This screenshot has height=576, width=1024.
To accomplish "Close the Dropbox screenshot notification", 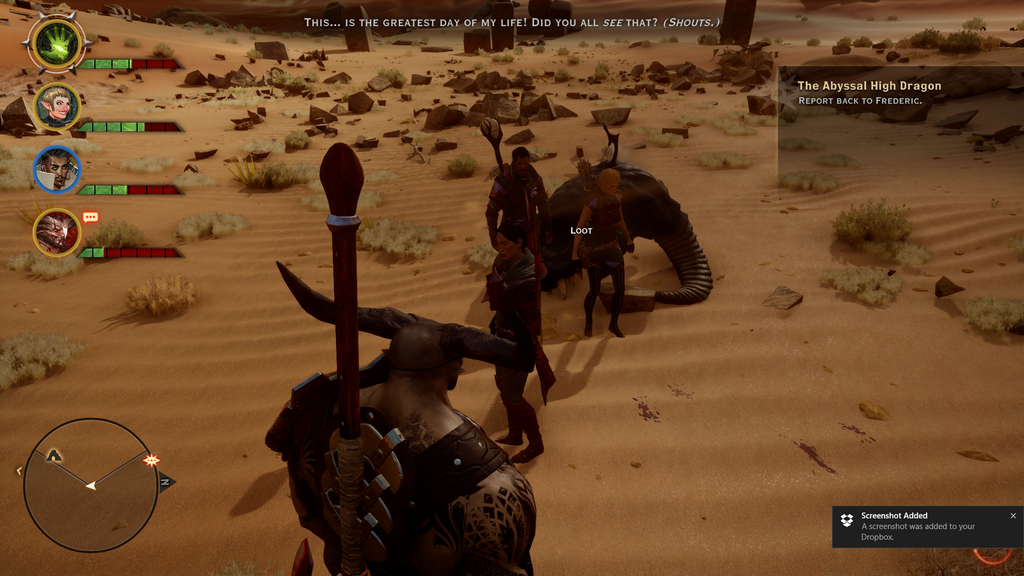I will pos(1012,516).
